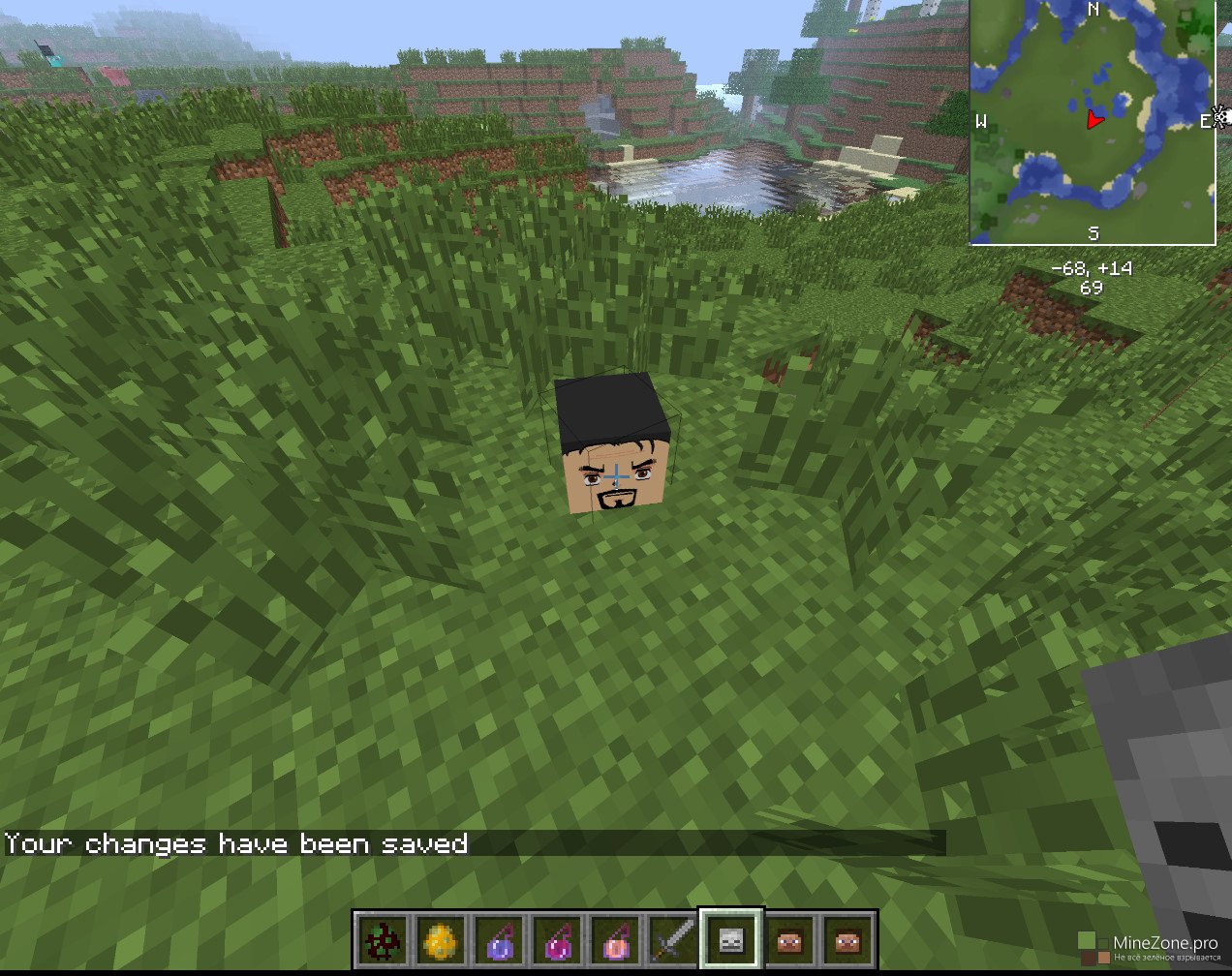Equip the iron sword from the hotbar
The height and width of the screenshot is (976, 1232).
tap(672, 939)
